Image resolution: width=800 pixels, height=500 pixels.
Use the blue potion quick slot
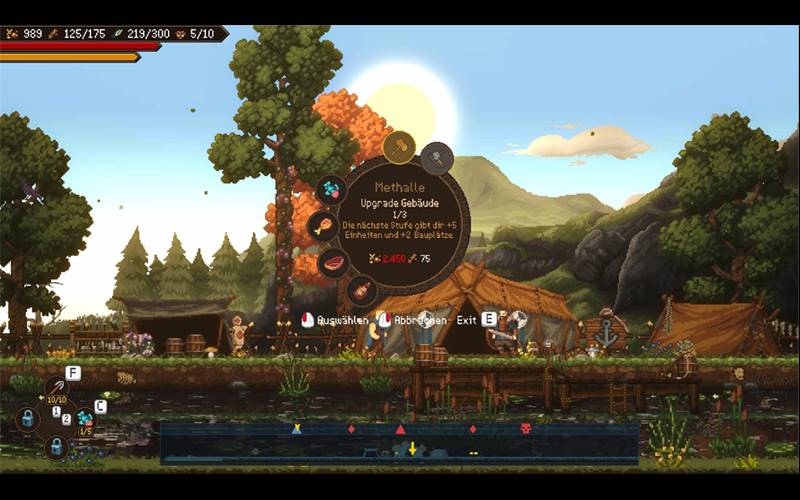85,418
